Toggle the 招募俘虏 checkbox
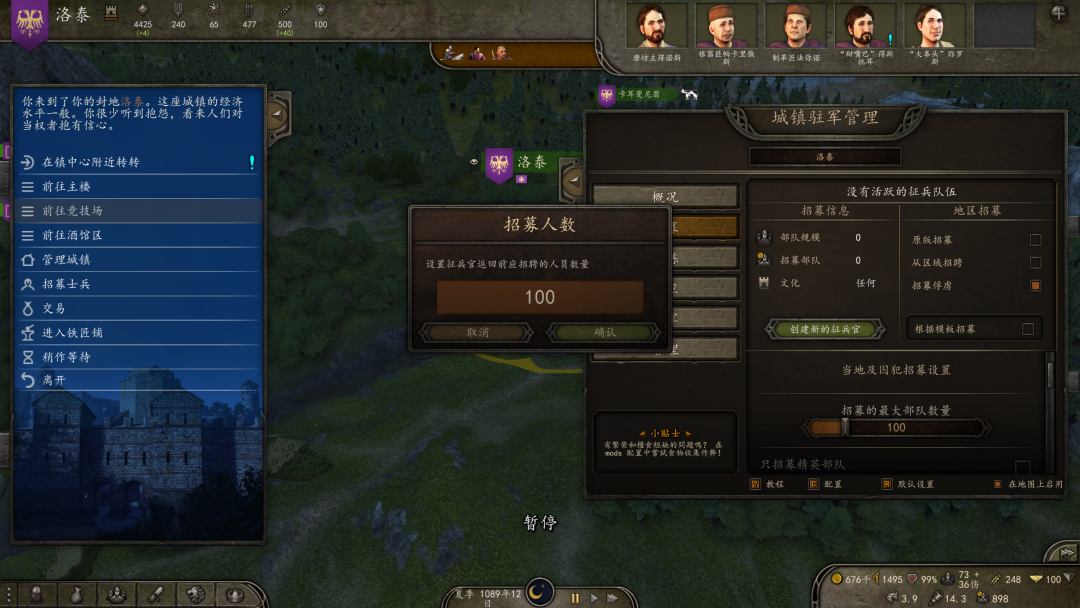The width and height of the screenshot is (1080, 608). 1035,286
